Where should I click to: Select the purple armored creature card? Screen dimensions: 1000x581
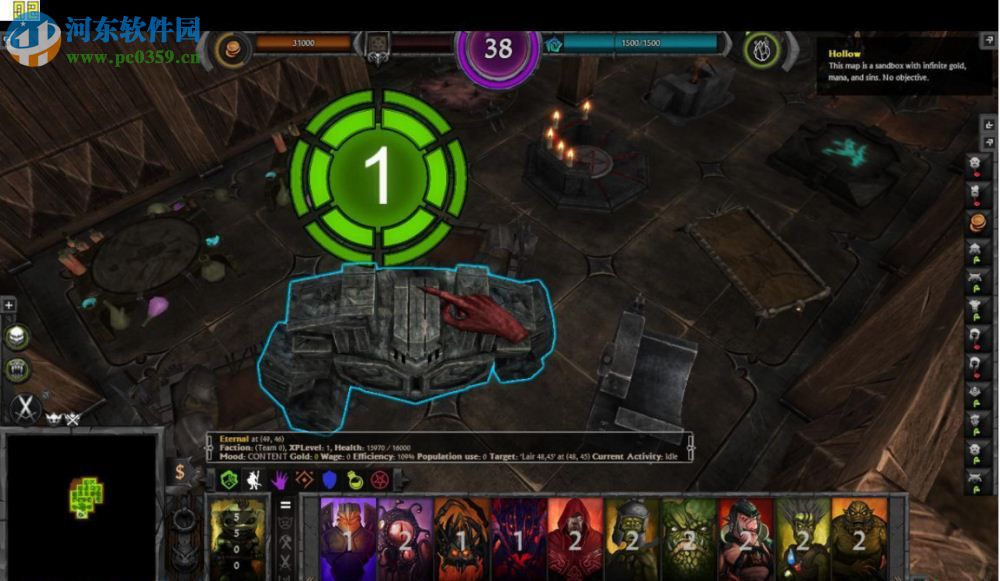tap(347, 538)
